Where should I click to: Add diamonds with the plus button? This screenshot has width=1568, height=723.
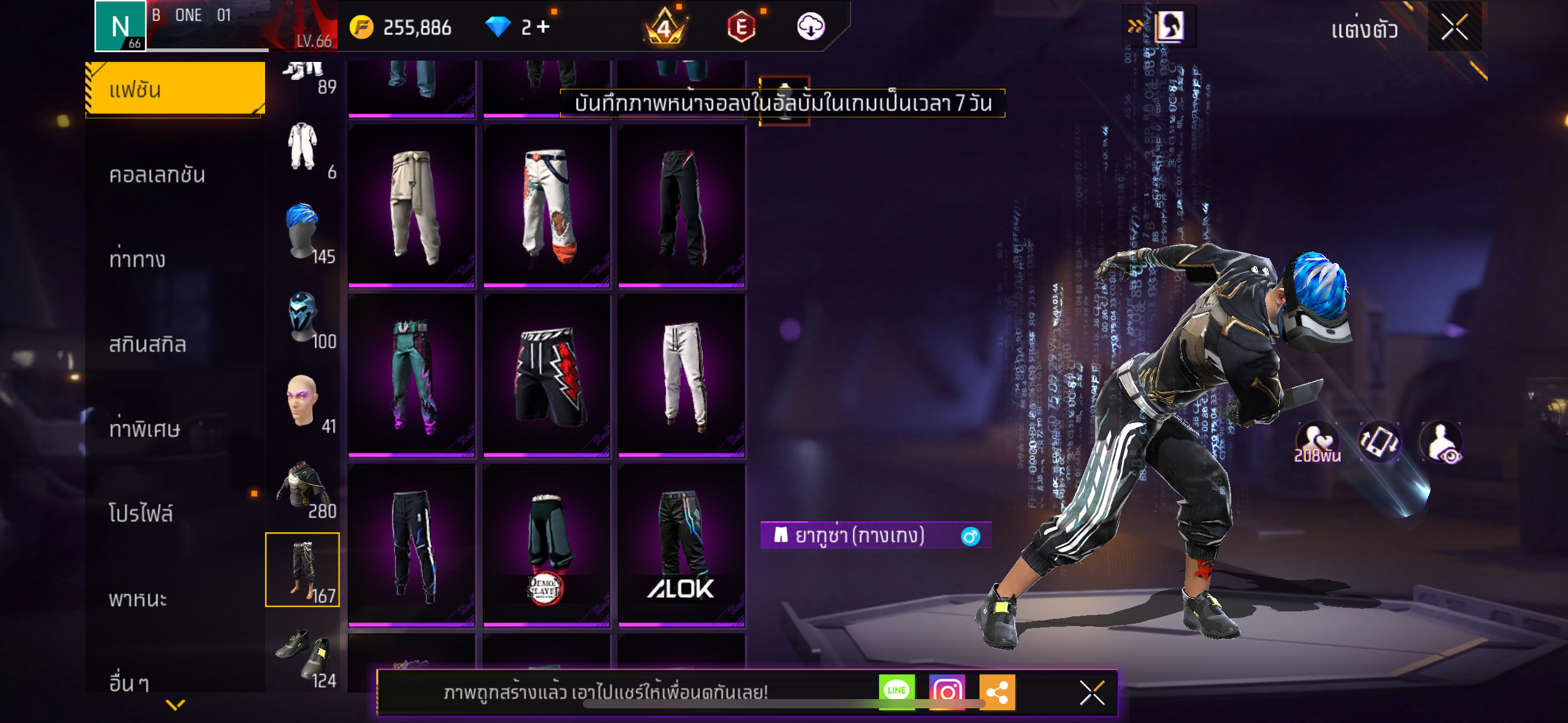click(x=543, y=27)
